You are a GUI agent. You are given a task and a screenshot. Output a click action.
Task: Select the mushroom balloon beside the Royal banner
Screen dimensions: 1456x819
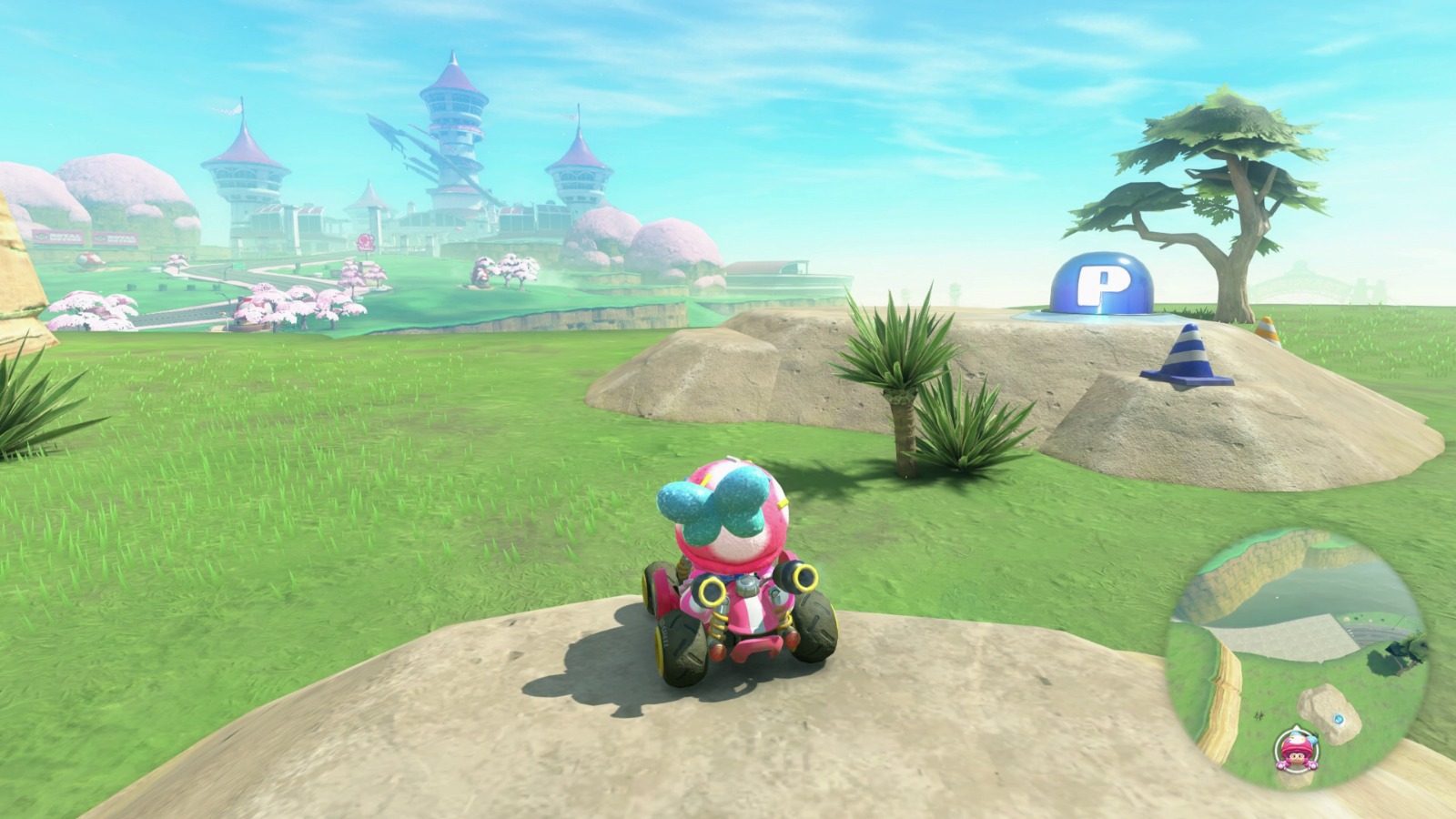(88, 260)
